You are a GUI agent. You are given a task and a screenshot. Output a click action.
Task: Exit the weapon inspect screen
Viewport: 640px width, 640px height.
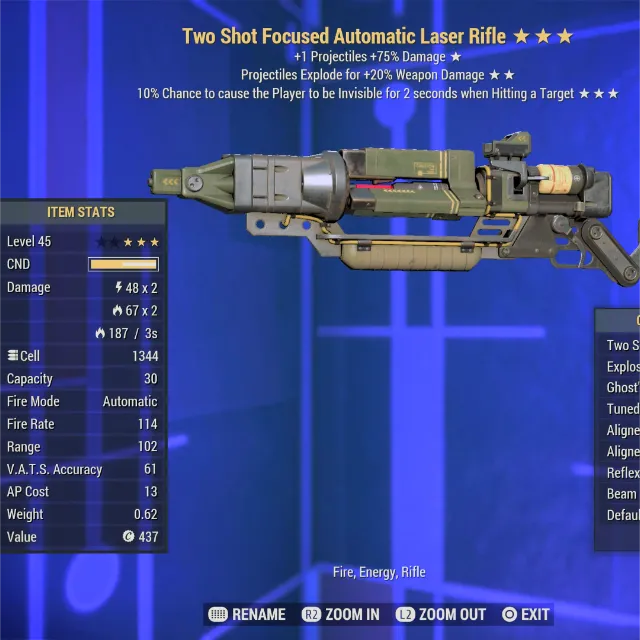click(526, 614)
